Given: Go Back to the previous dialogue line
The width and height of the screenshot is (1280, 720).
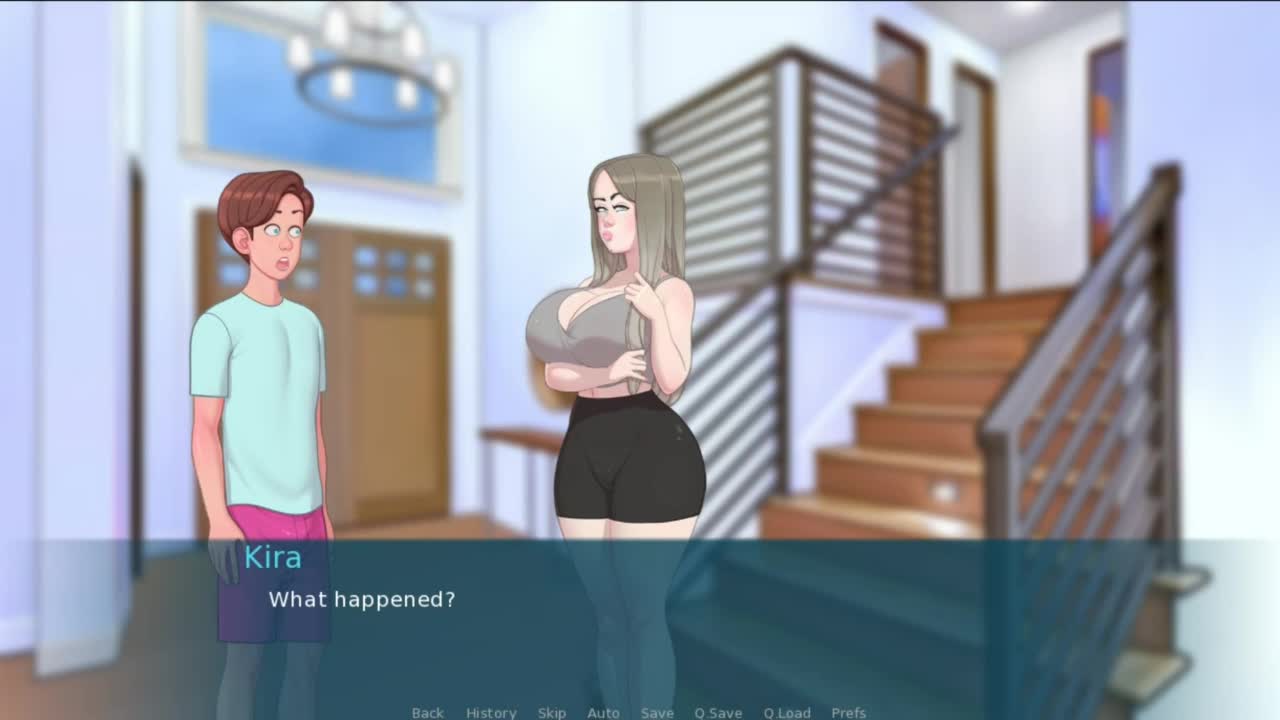Looking at the screenshot, I should point(427,712).
